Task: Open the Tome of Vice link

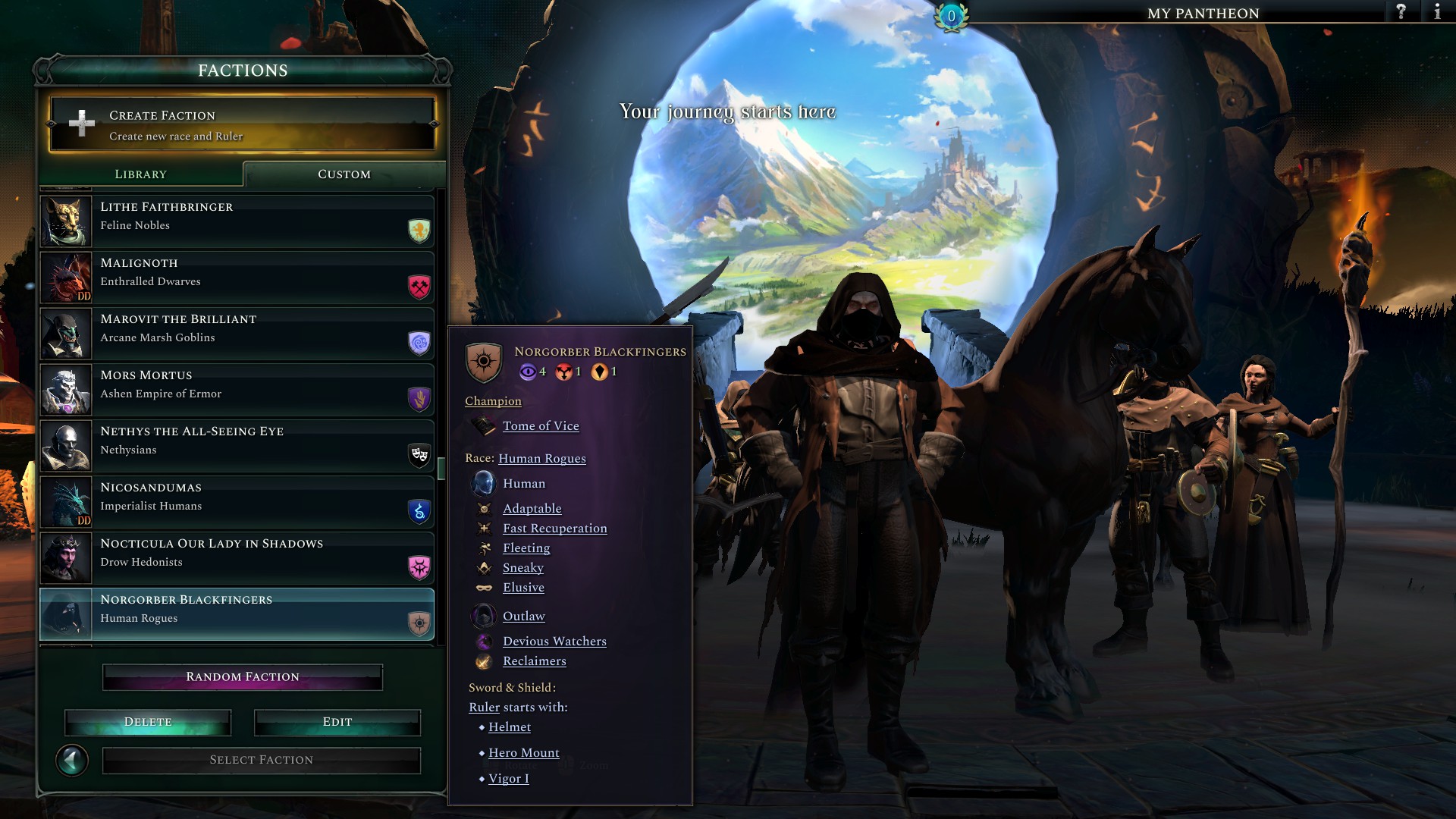Action: [x=540, y=426]
